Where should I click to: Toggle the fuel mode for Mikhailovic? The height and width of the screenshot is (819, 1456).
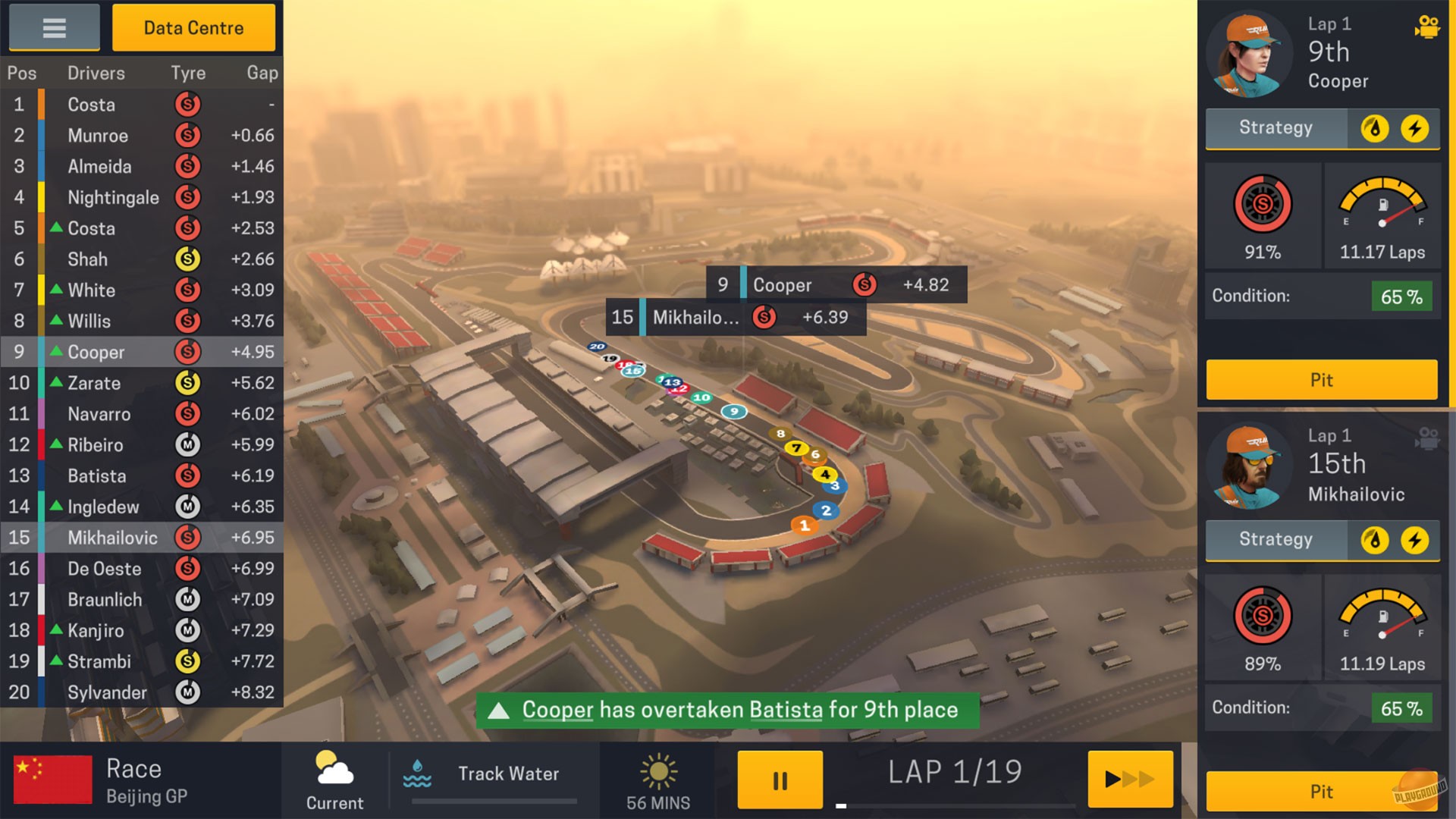(x=1375, y=539)
